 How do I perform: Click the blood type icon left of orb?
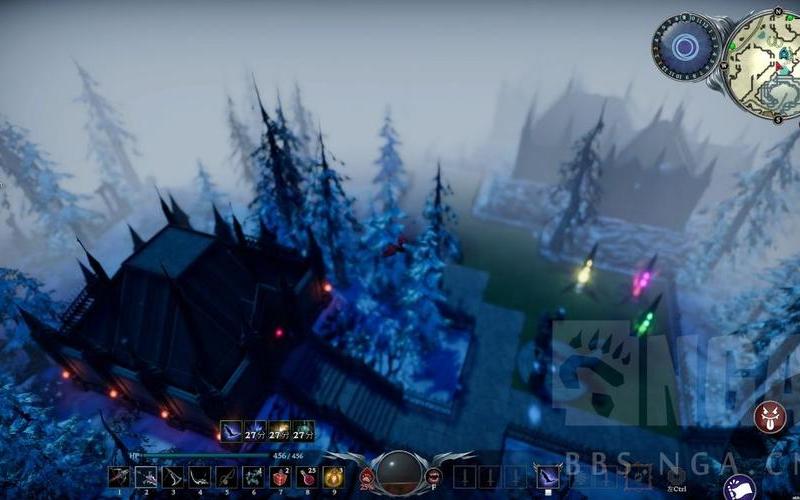[x=367, y=477]
